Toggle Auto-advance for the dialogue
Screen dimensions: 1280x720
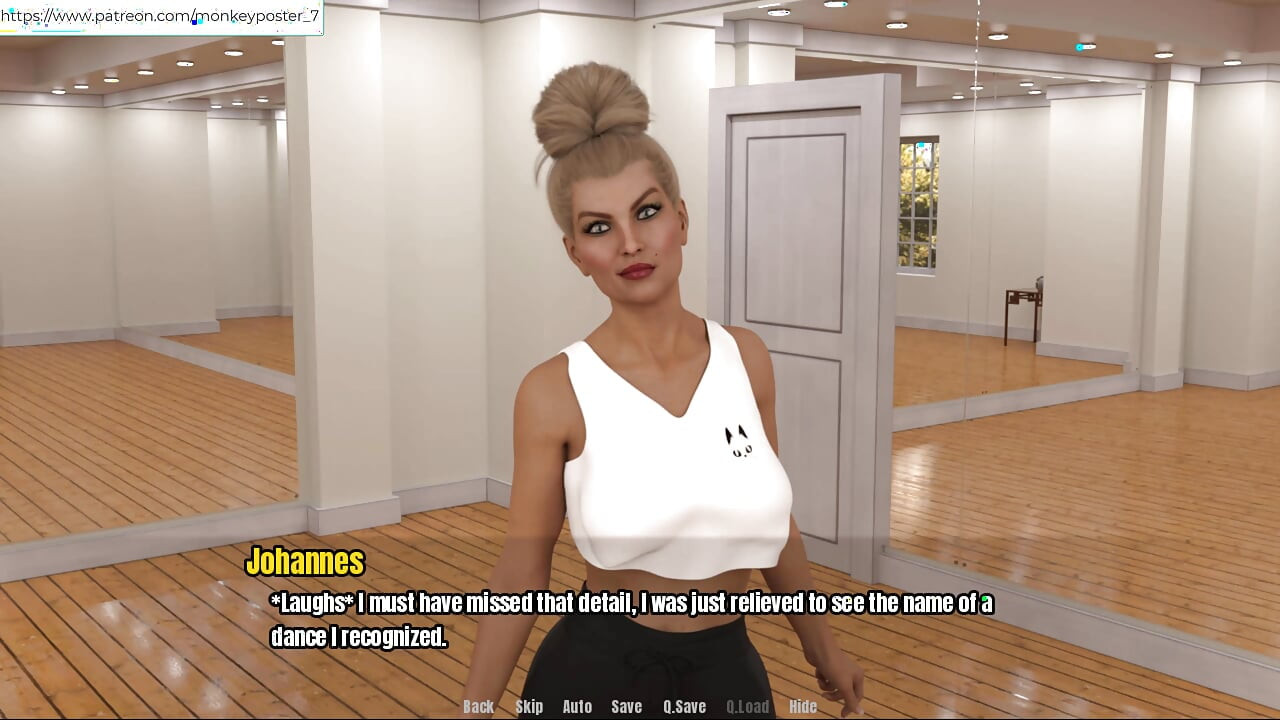[577, 706]
